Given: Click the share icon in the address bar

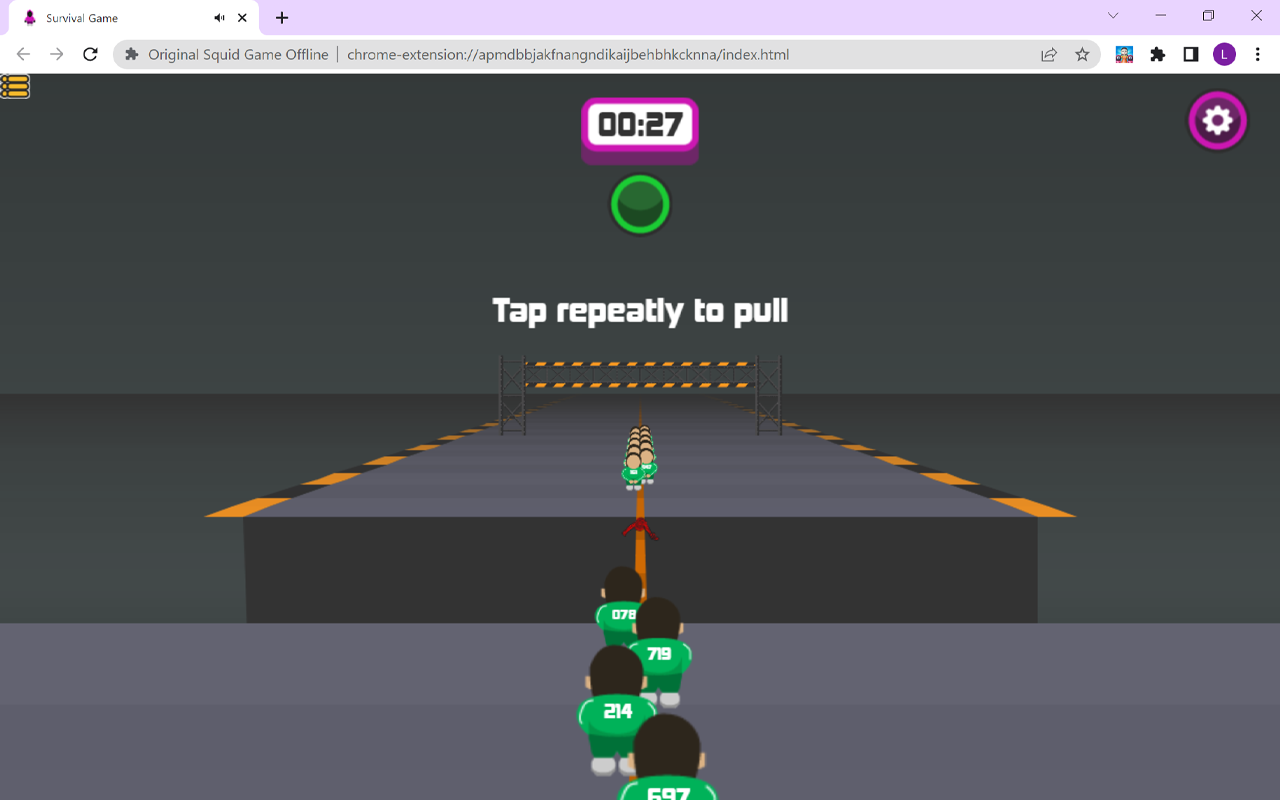Looking at the screenshot, I should (x=1048, y=55).
